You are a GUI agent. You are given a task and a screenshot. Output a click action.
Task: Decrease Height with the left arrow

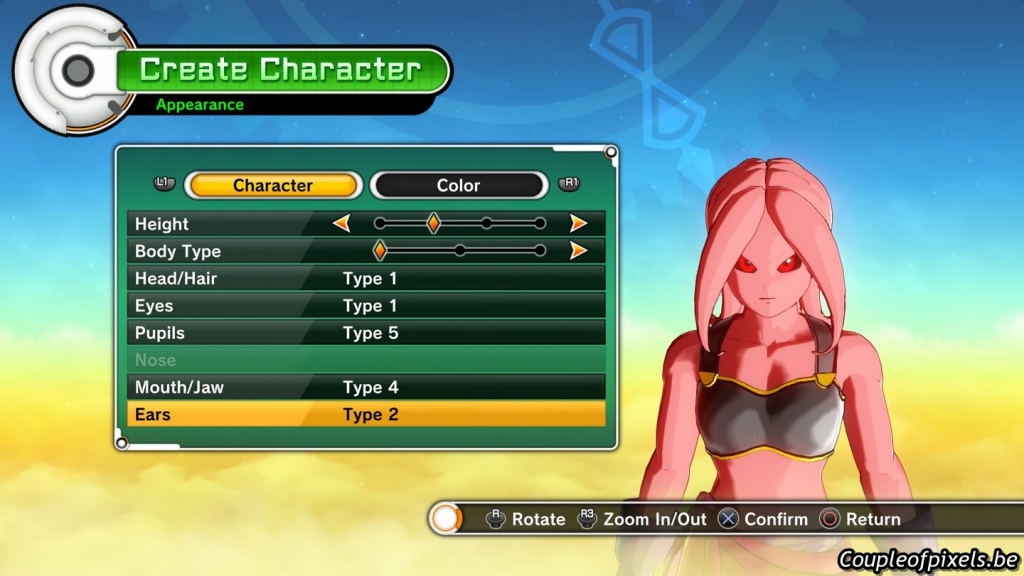pyautogui.click(x=342, y=224)
